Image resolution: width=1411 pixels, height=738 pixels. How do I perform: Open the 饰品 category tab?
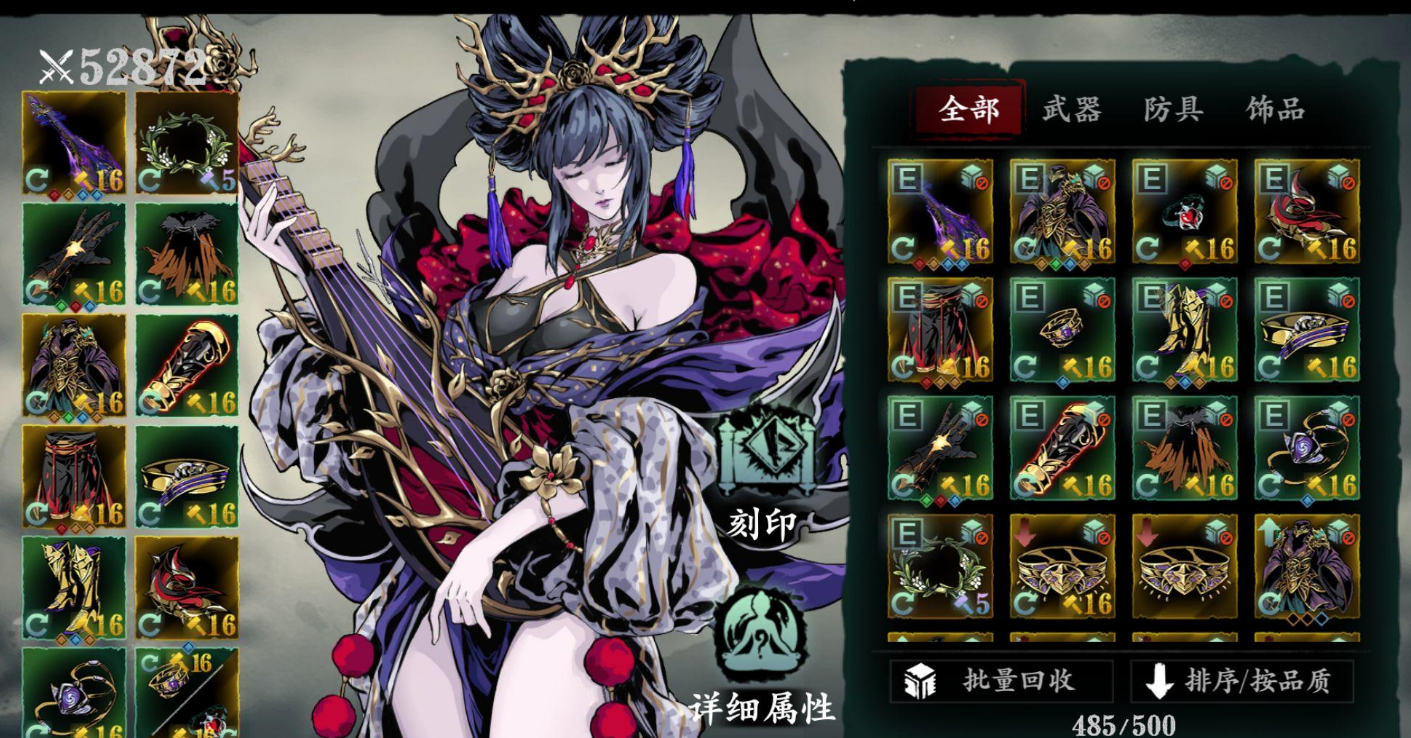point(1275,109)
